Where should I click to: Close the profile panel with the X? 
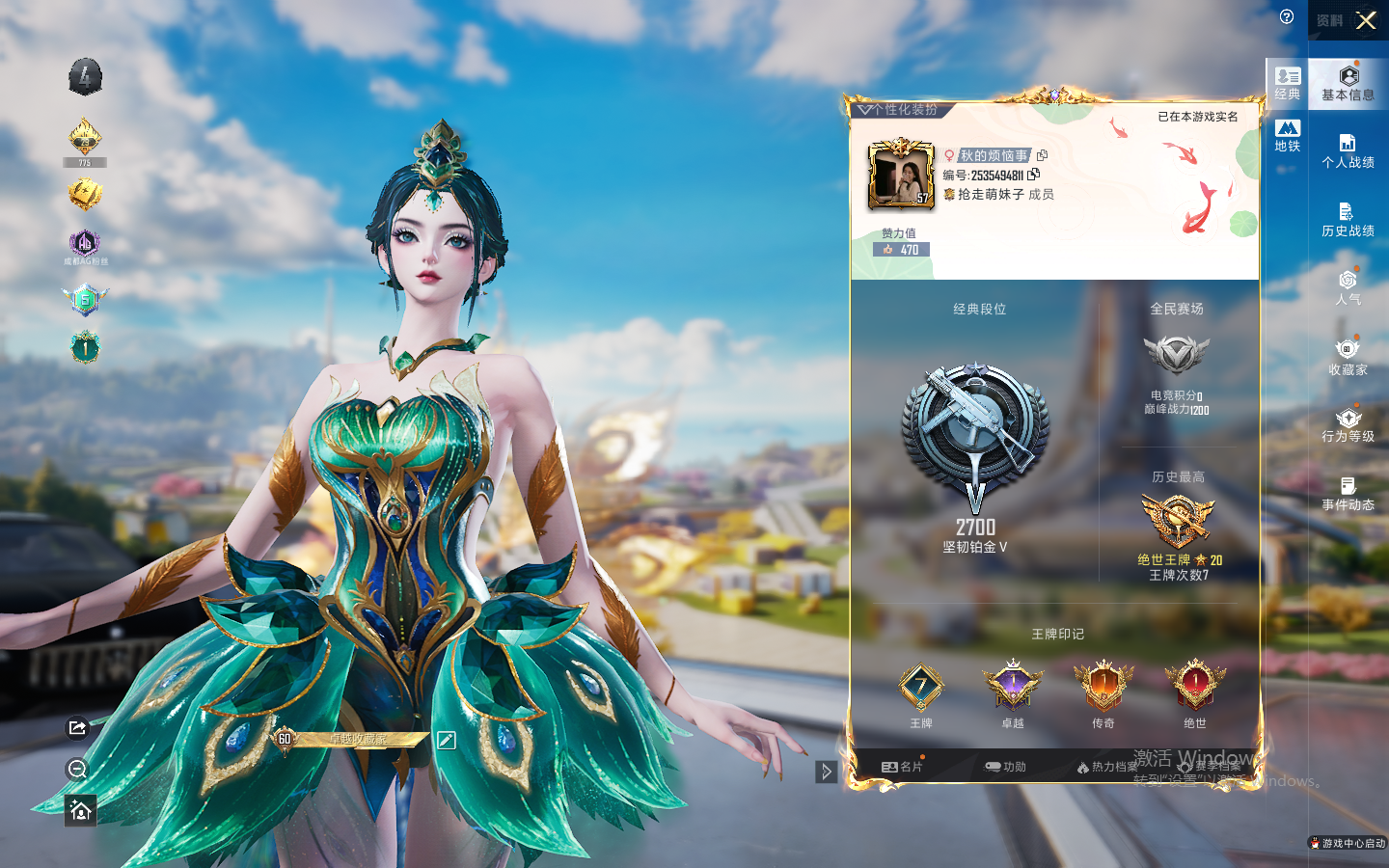(1366, 20)
